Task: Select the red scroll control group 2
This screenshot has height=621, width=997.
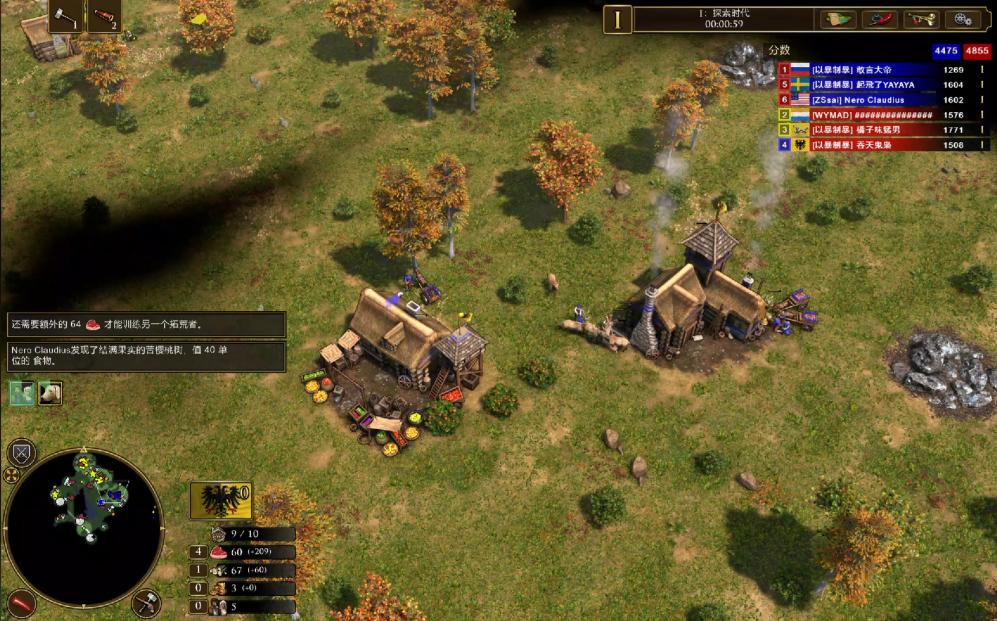Action: pyautogui.click(x=105, y=16)
